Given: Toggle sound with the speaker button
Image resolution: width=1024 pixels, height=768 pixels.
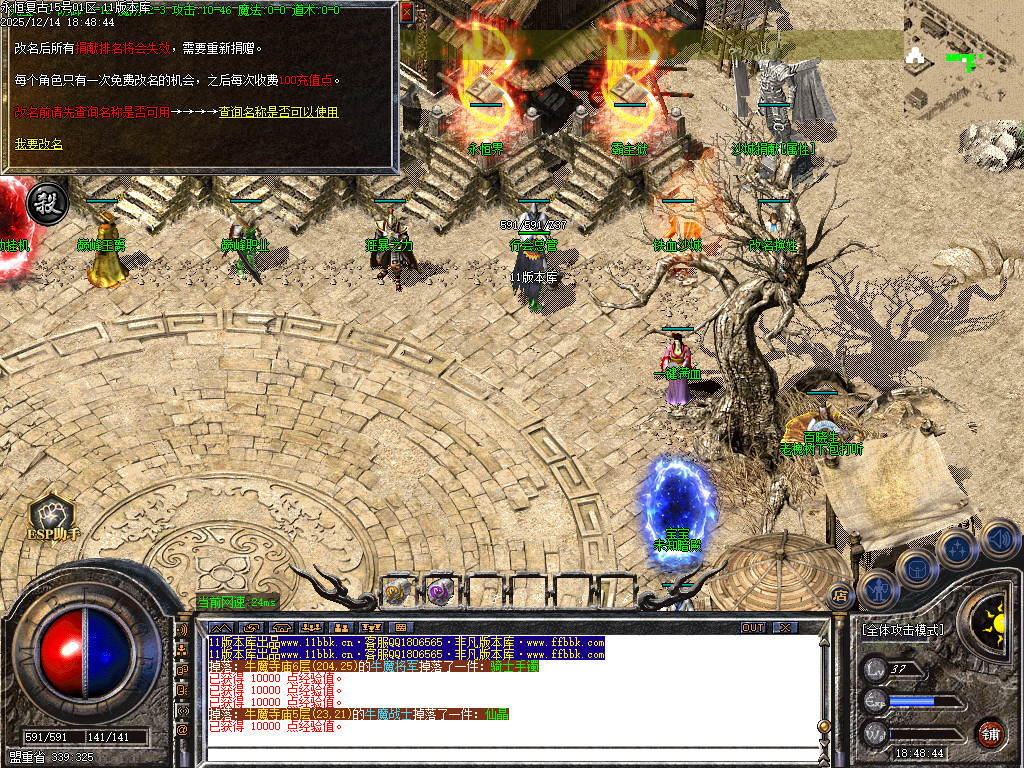Looking at the screenshot, I should point(999,540).
